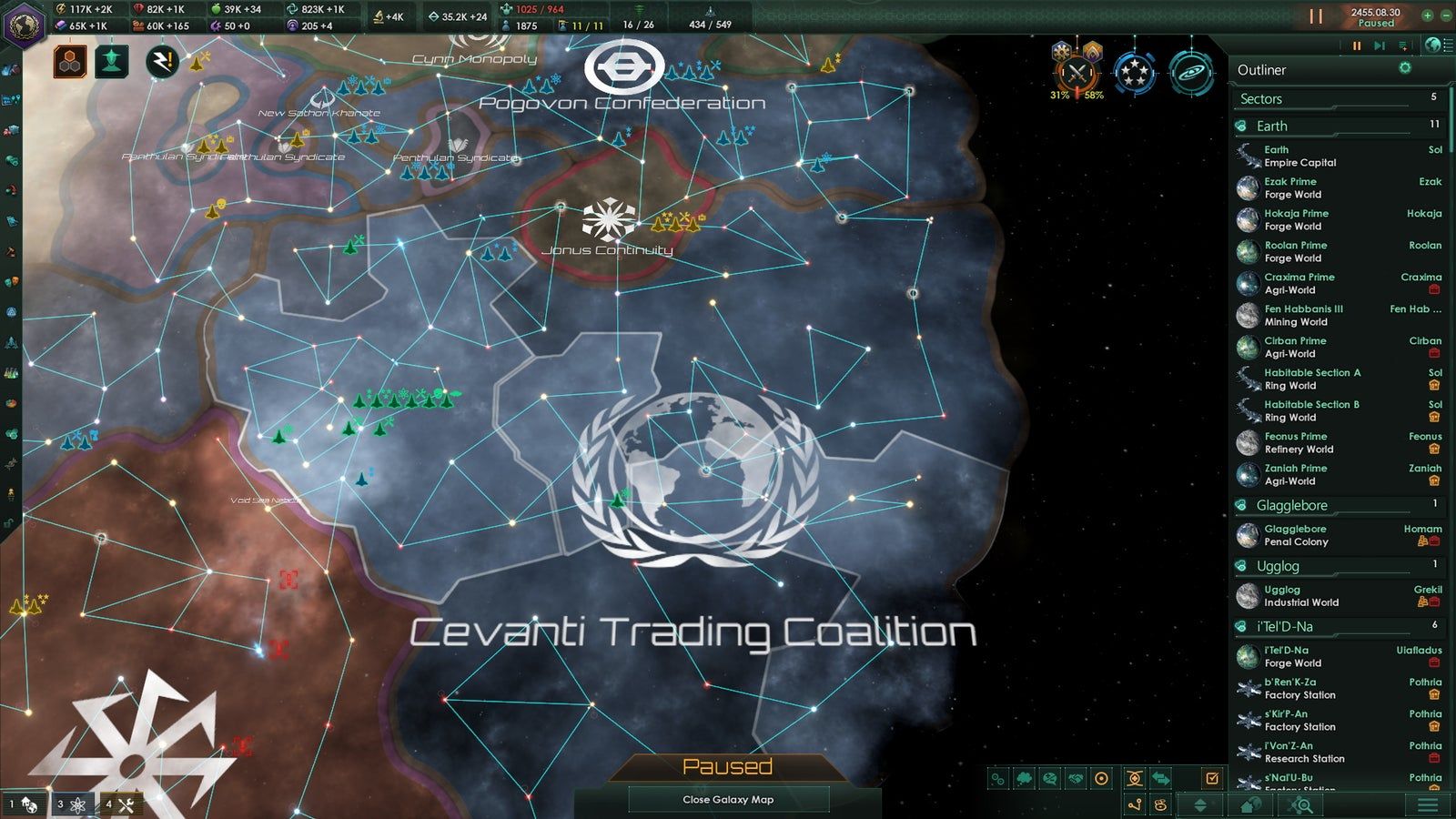
Task: Increase game speed with the green plus control
Action: click(1427, 15)
